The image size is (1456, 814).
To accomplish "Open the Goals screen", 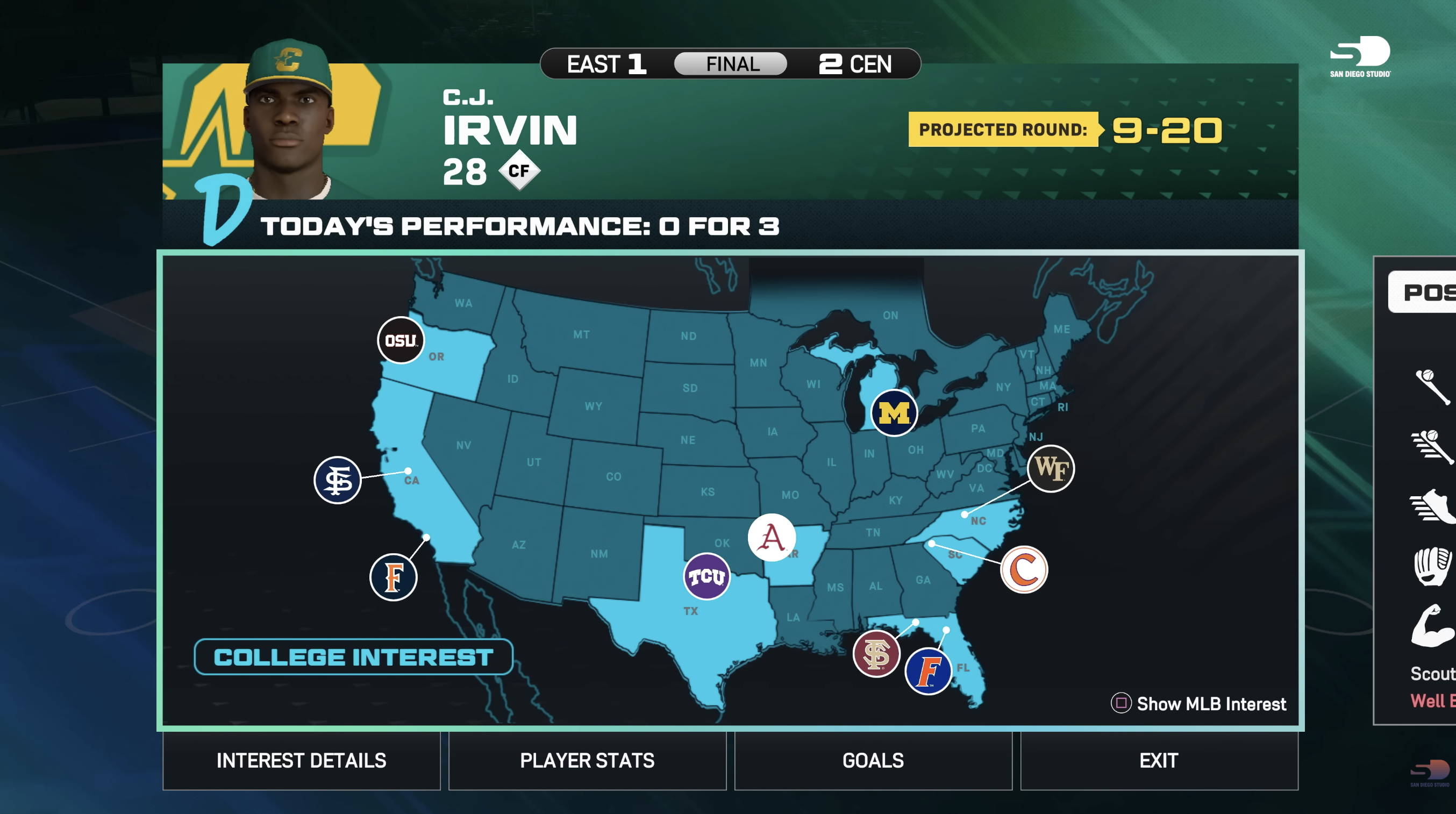I will (x=873, y=761).
